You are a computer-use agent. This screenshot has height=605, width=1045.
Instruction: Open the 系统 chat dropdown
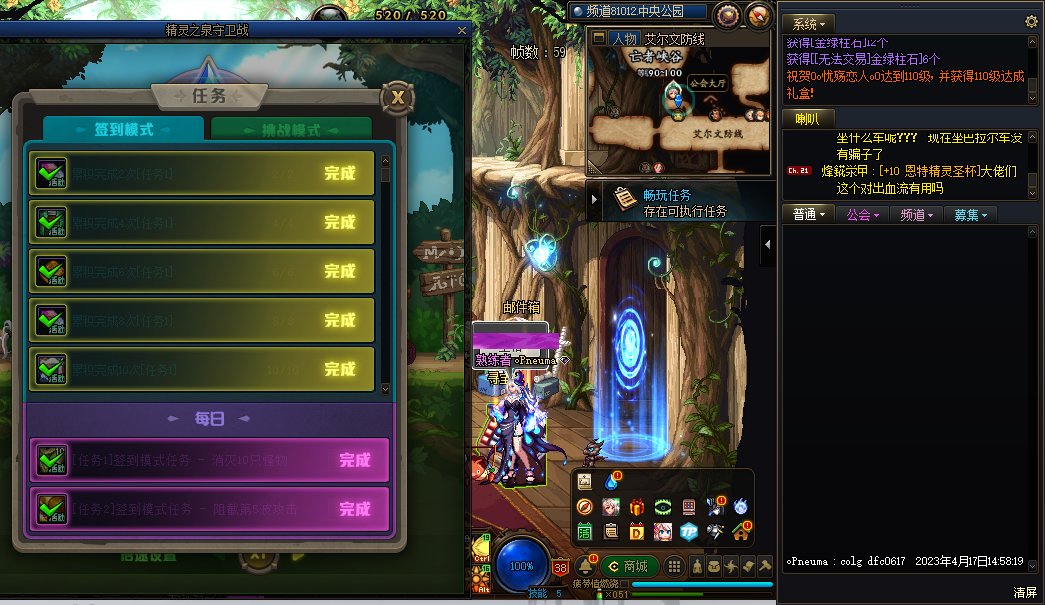808,23
